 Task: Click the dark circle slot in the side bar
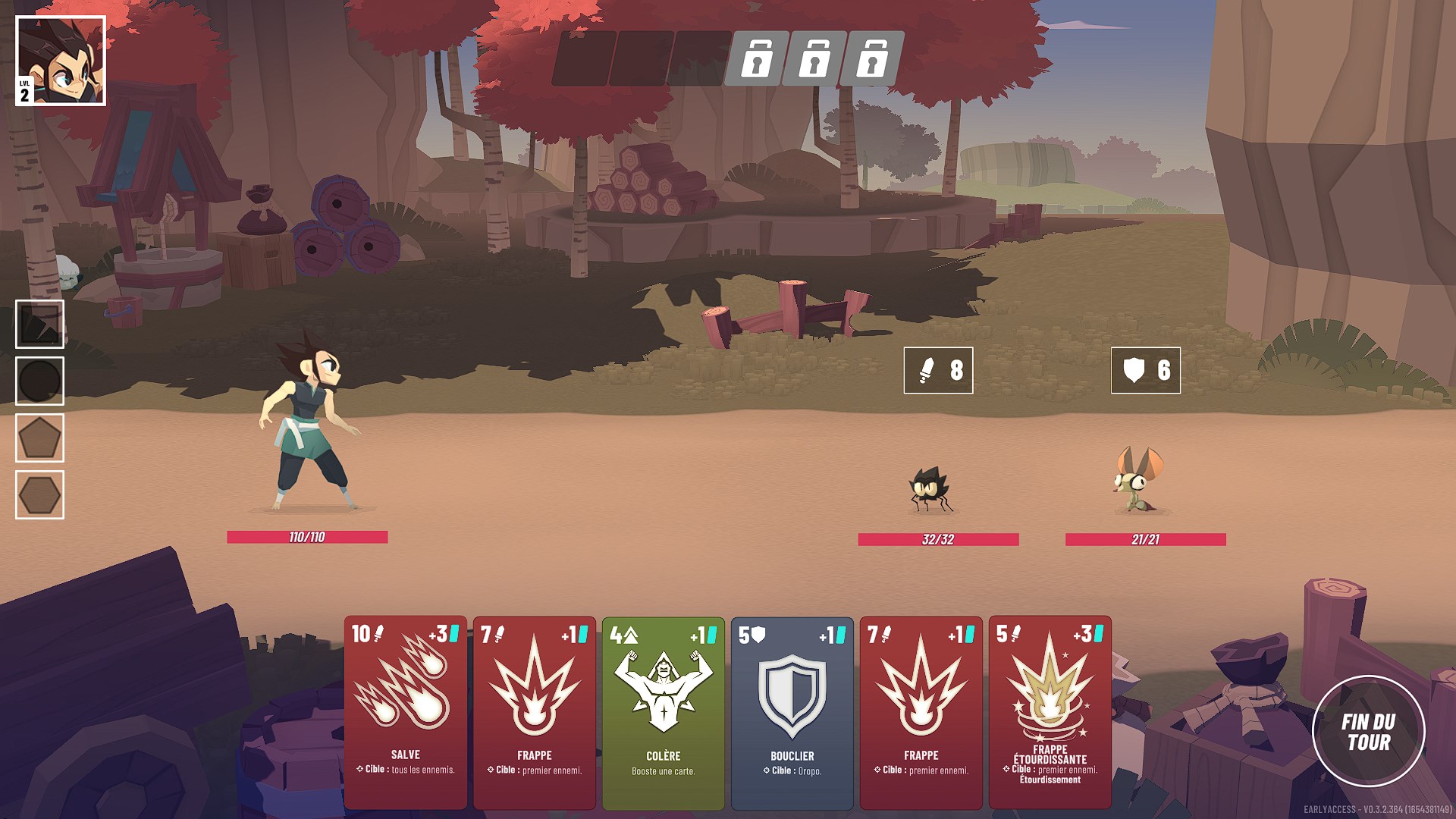[39, 381]
